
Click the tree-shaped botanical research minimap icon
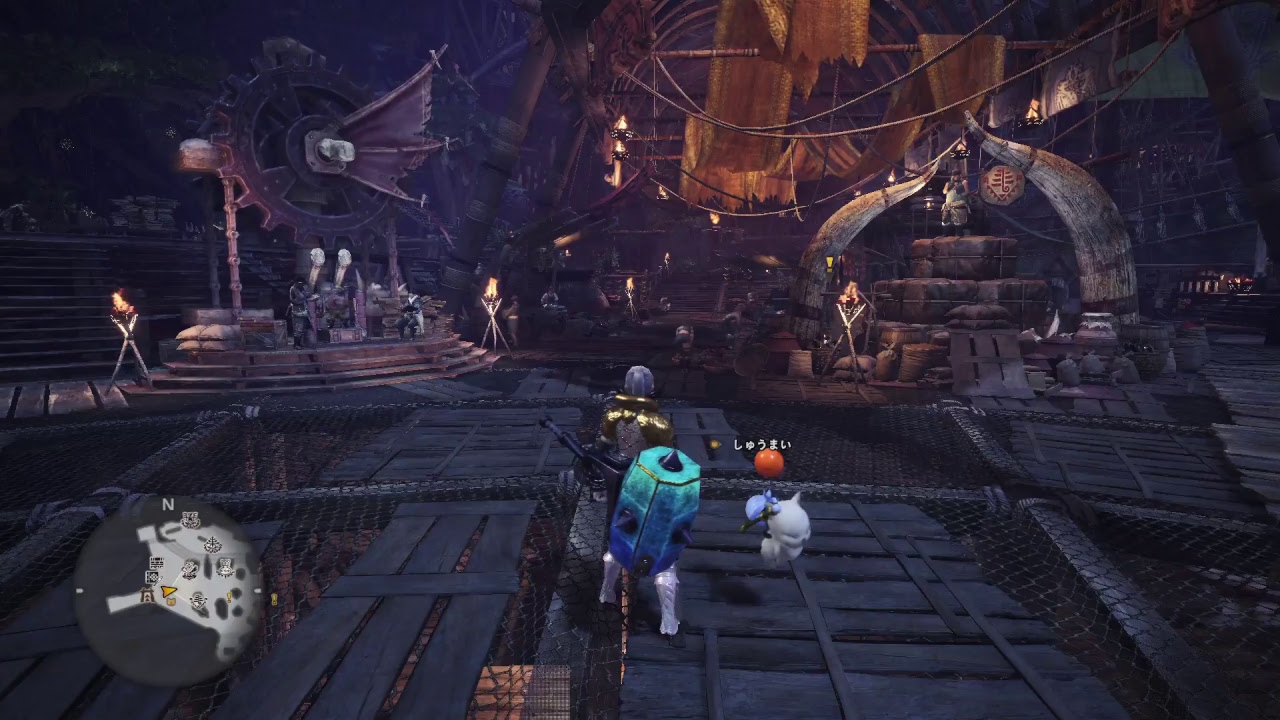[212, 544]
